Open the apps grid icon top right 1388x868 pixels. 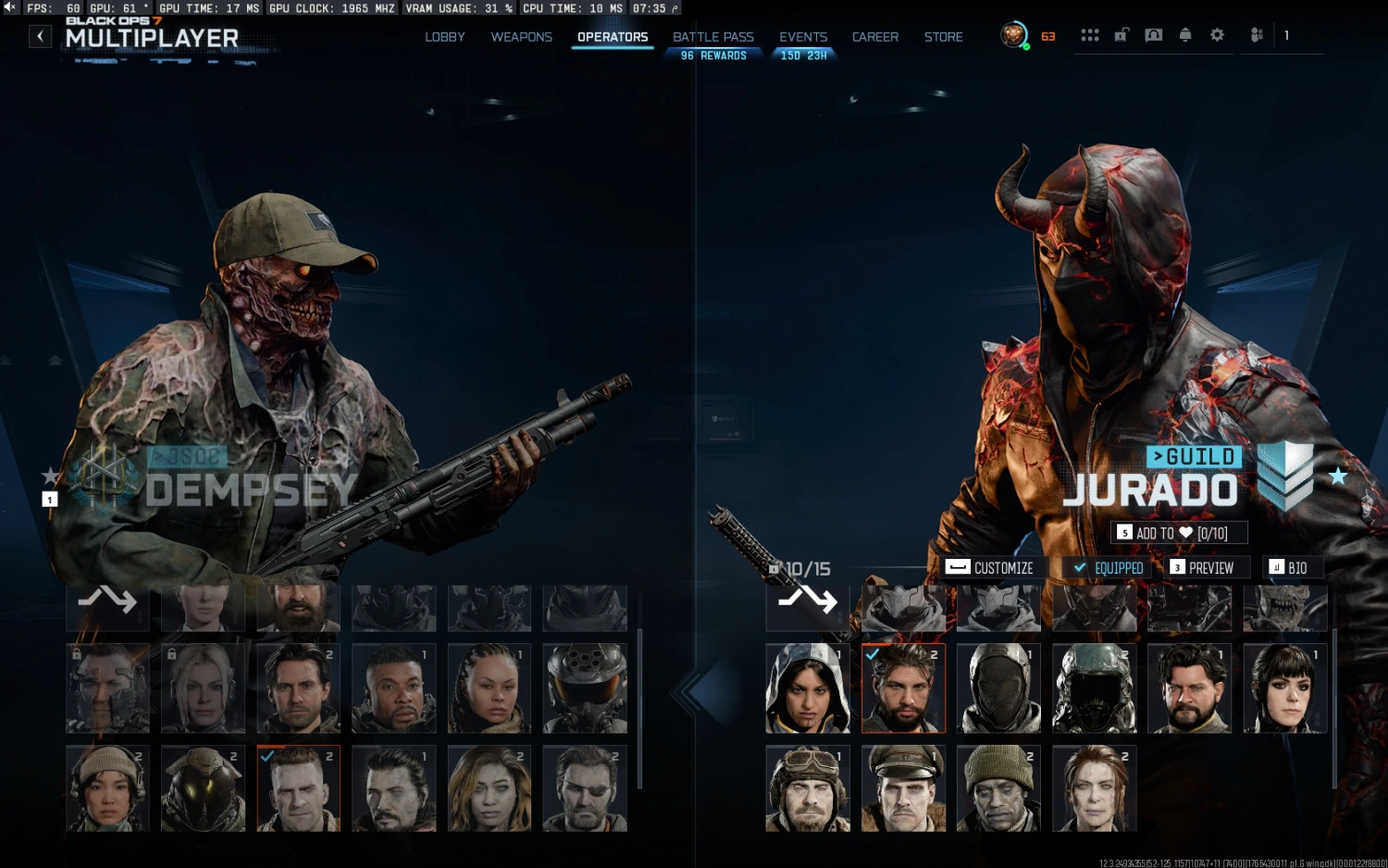1090,34
